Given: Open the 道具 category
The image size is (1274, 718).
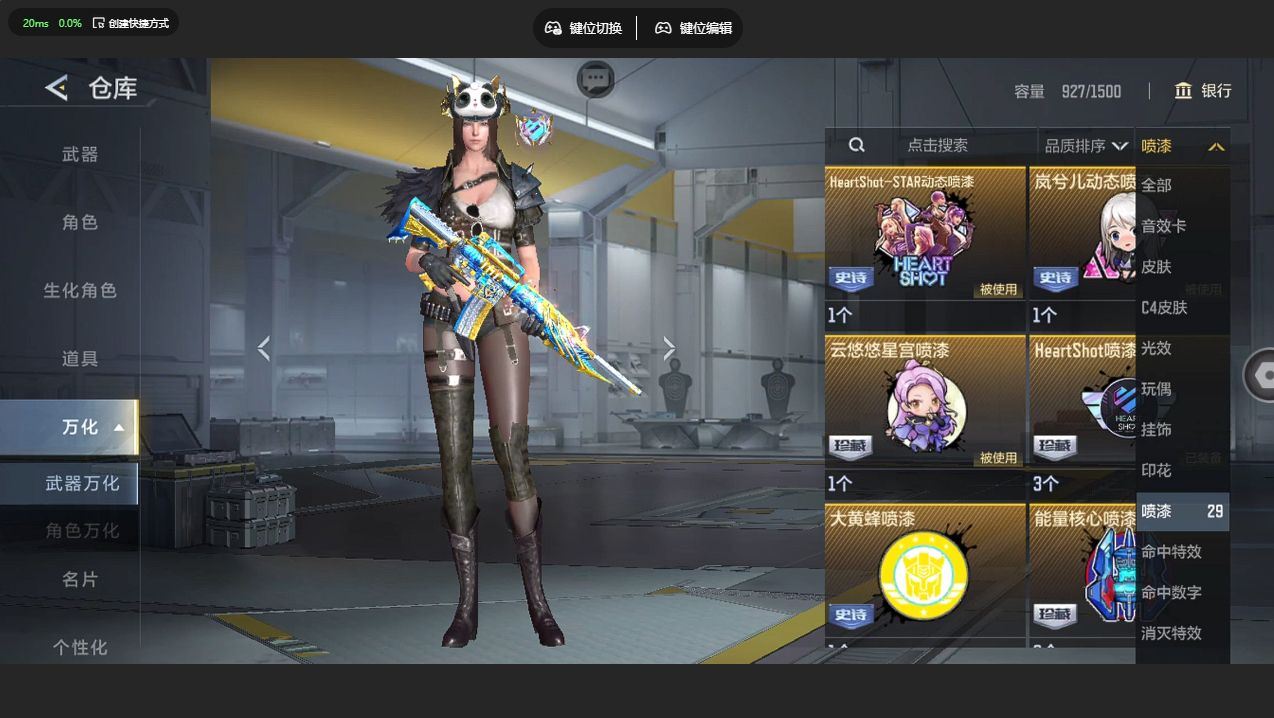Looking at the screenshot, I should (80, 358).
